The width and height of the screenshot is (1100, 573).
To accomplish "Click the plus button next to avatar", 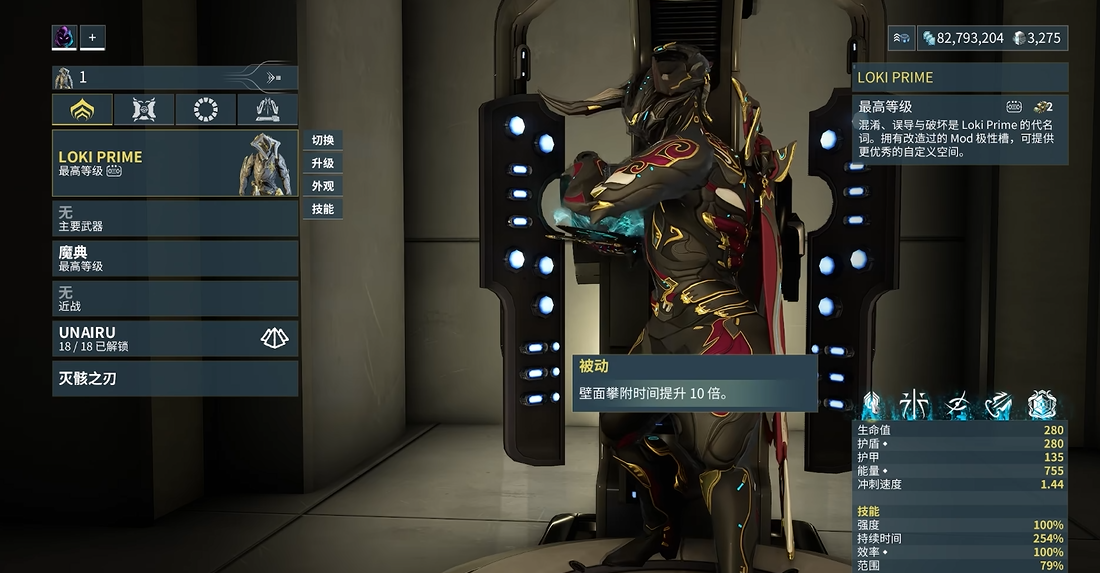I will coord(93,38).
